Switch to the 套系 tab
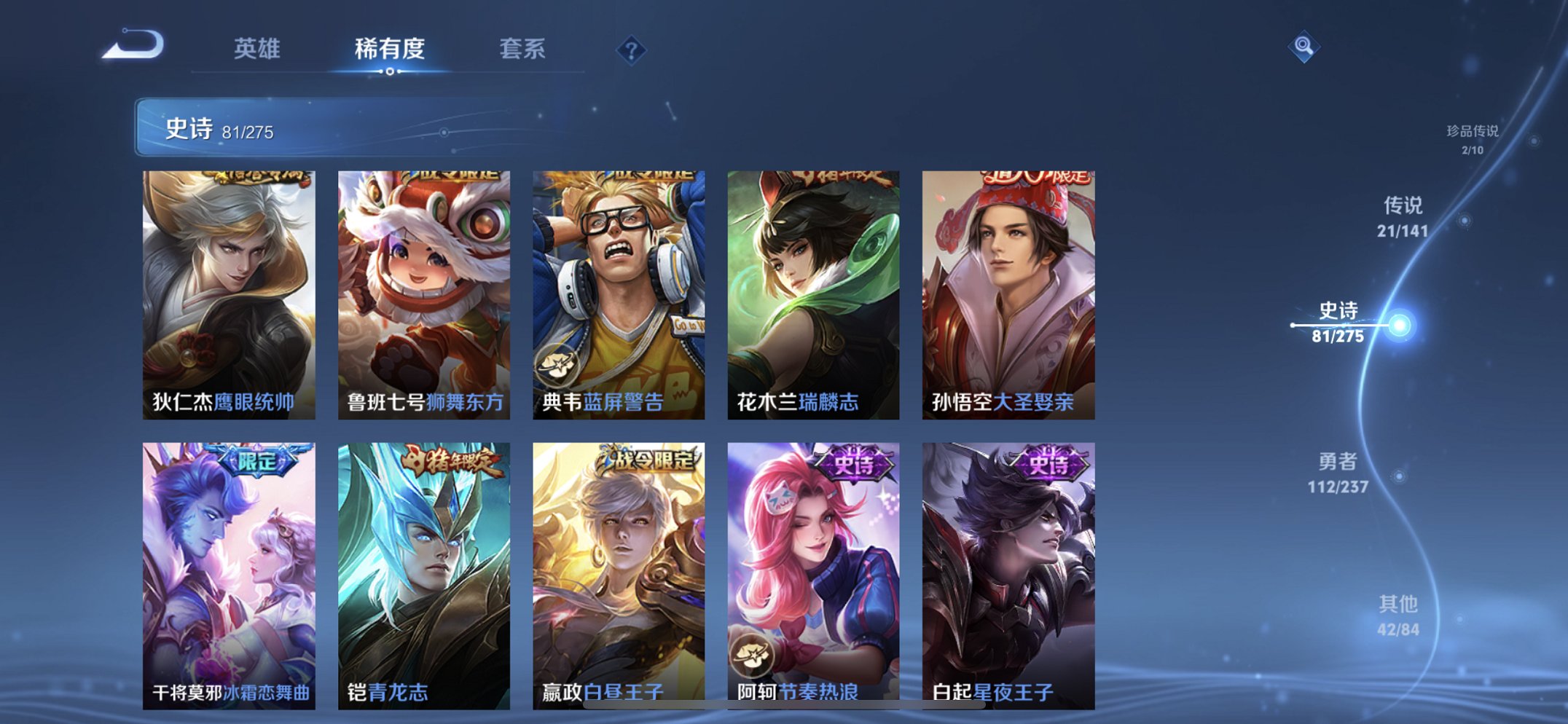This screenshot has height=724, width=1568. (522, 47)
